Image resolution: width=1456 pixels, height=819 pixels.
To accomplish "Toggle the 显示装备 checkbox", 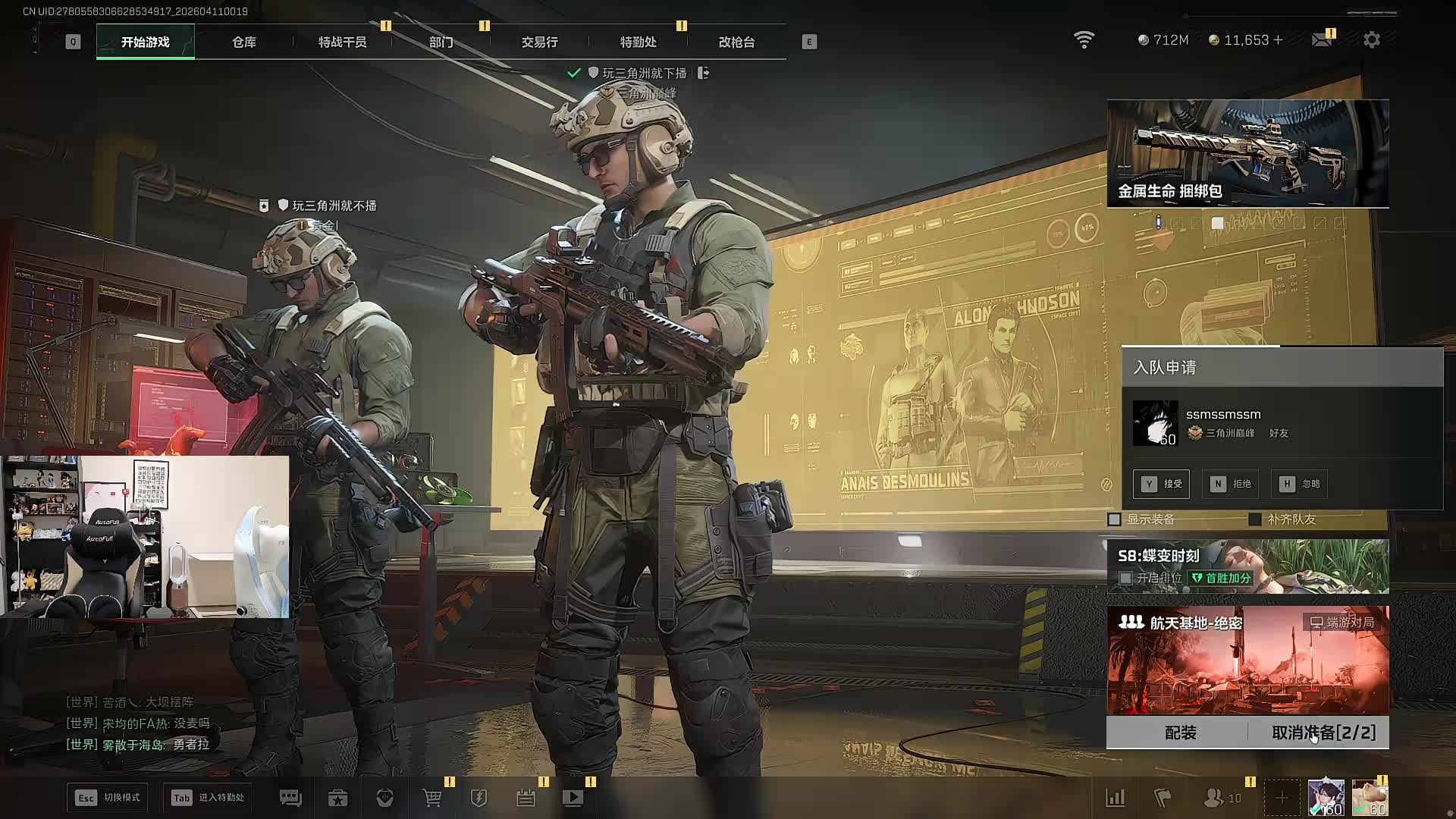I will pyautogui.click(x=1115, y=519).
